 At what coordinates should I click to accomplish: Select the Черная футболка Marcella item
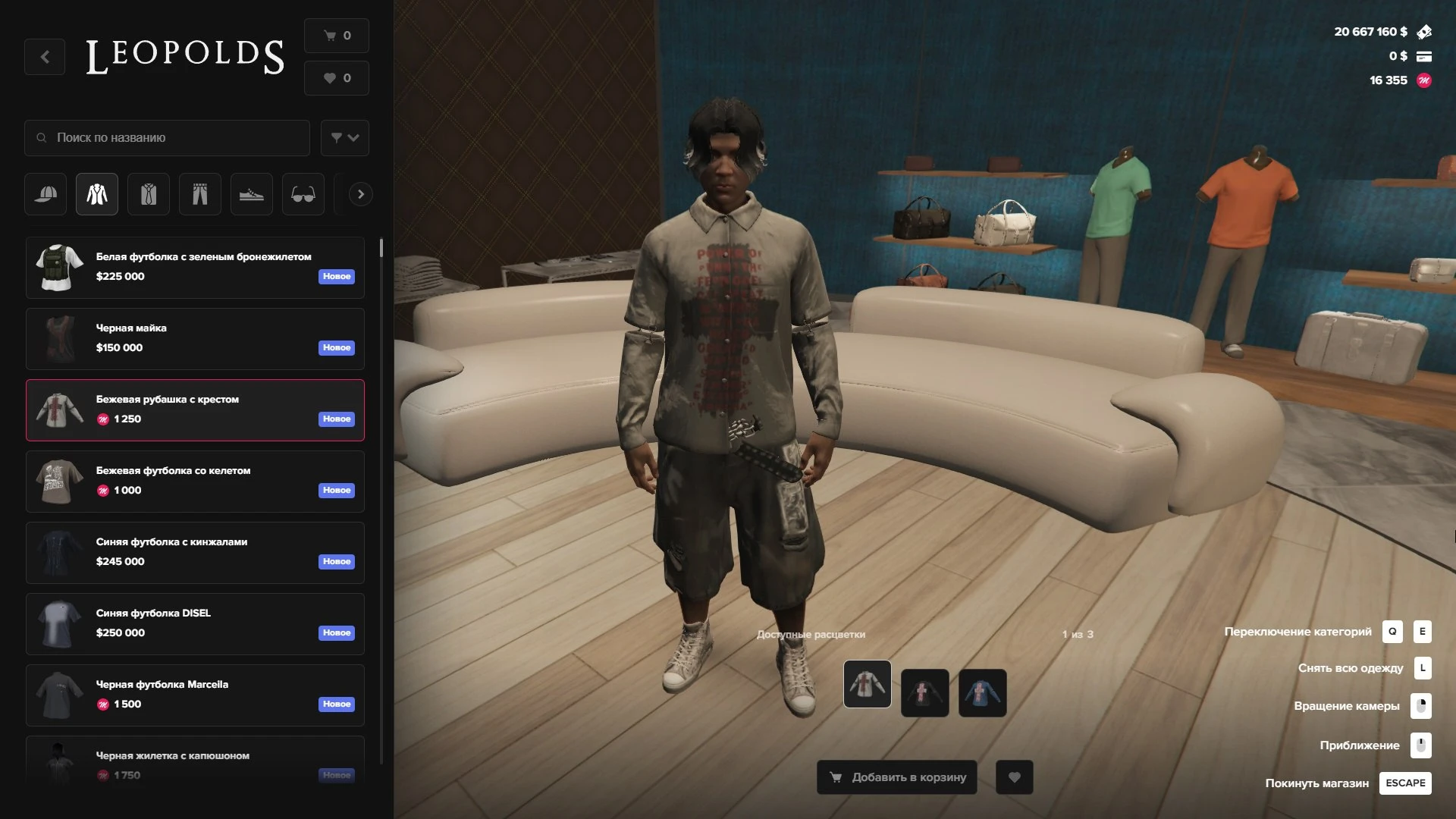(195, 695)
